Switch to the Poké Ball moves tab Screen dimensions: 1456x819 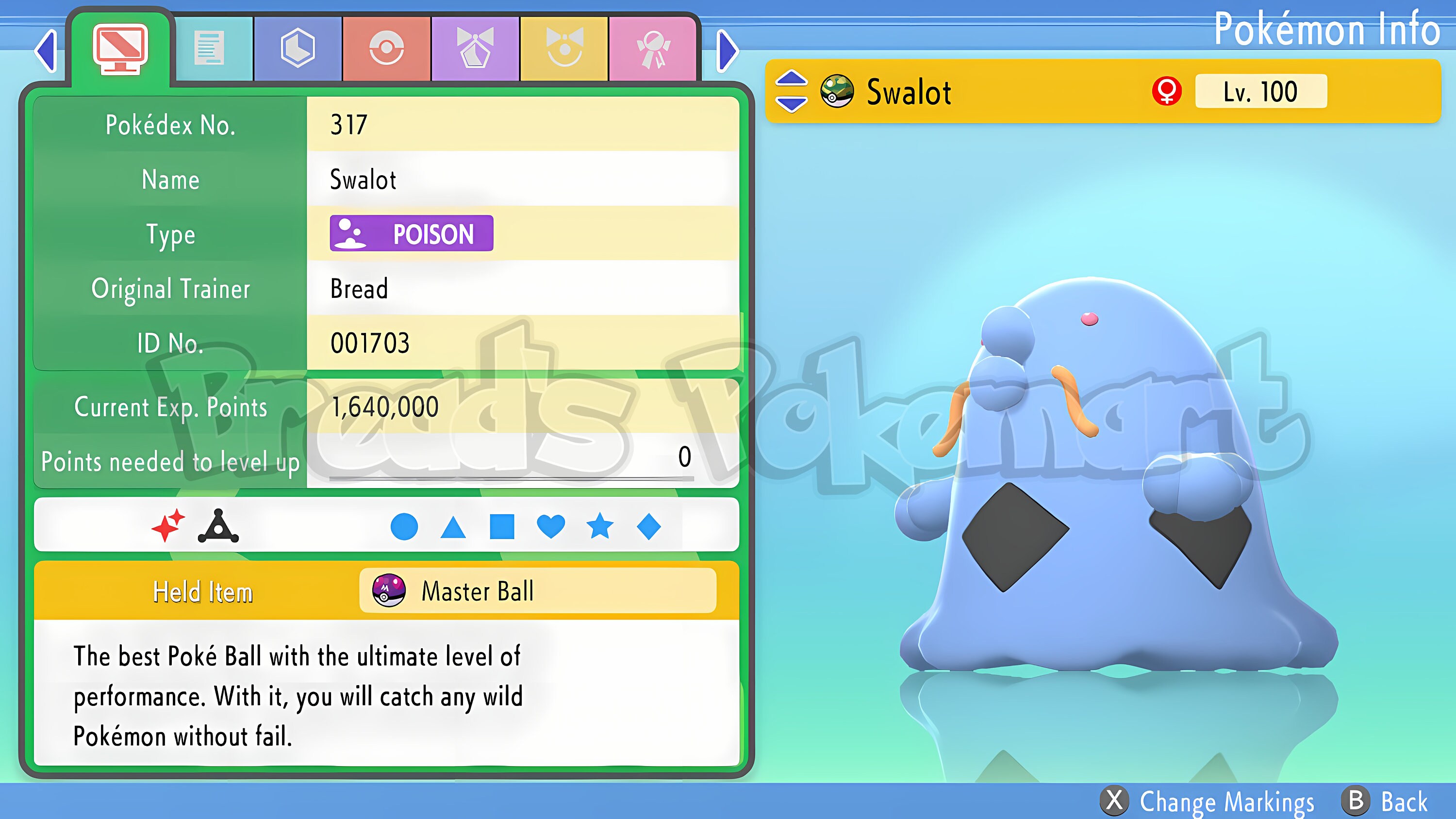tap(387, 48)
